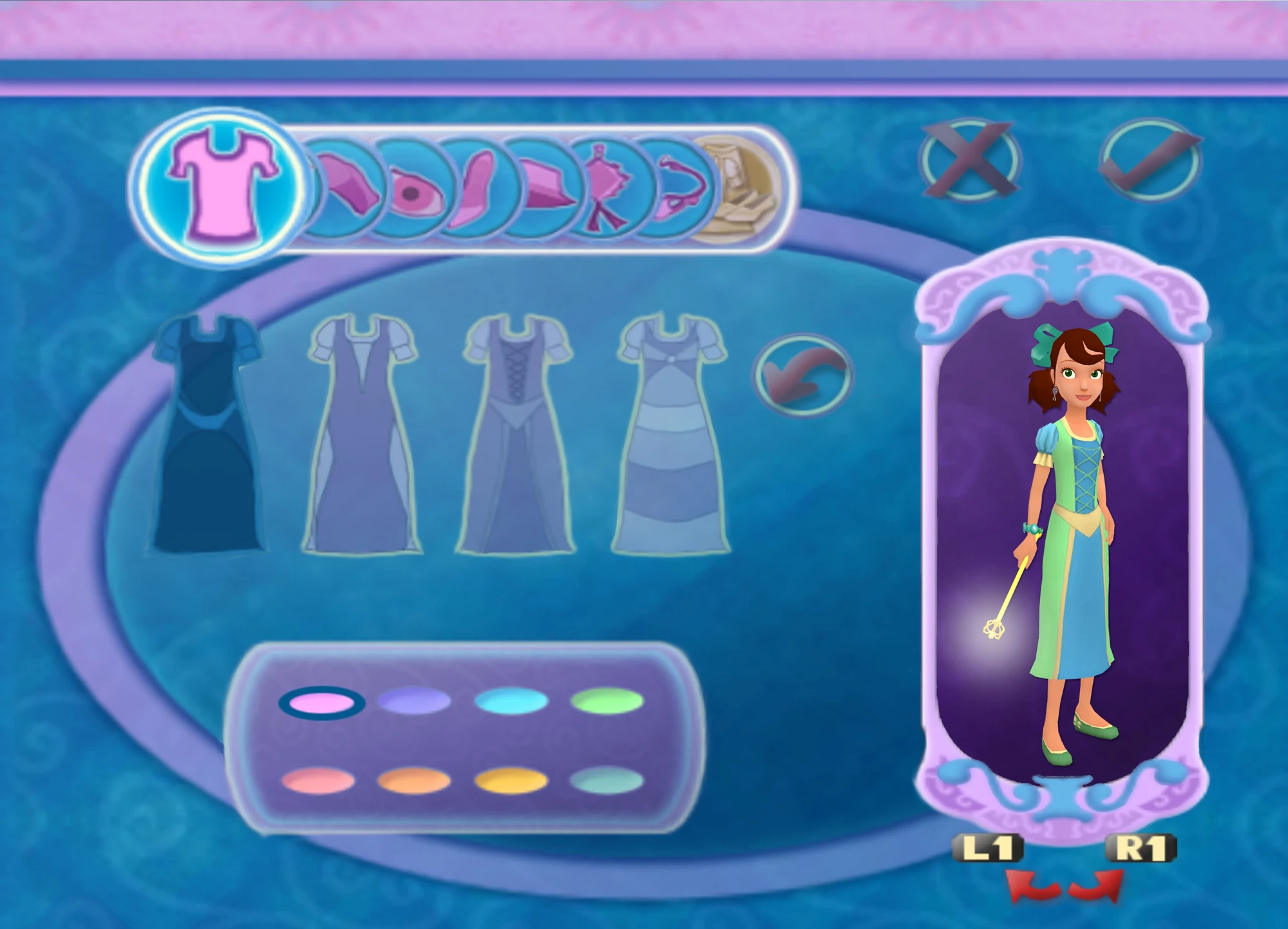Viewport: 1288px width, 929px height.
Task: Open the hair bow accessories category
Action: click(x=605, y=187)
